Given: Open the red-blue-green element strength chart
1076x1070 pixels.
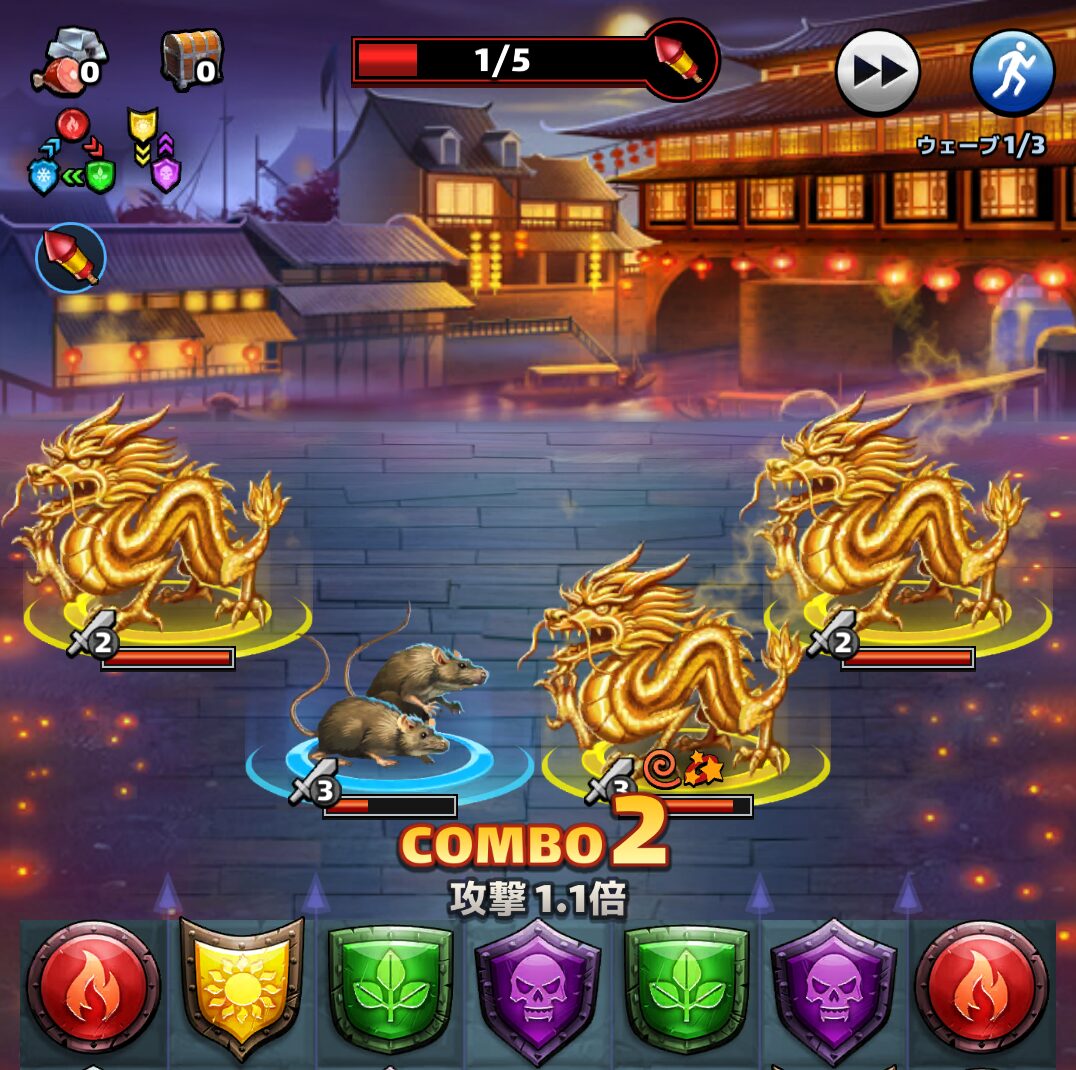Looking at the screenshot, I should coord(72,153).
